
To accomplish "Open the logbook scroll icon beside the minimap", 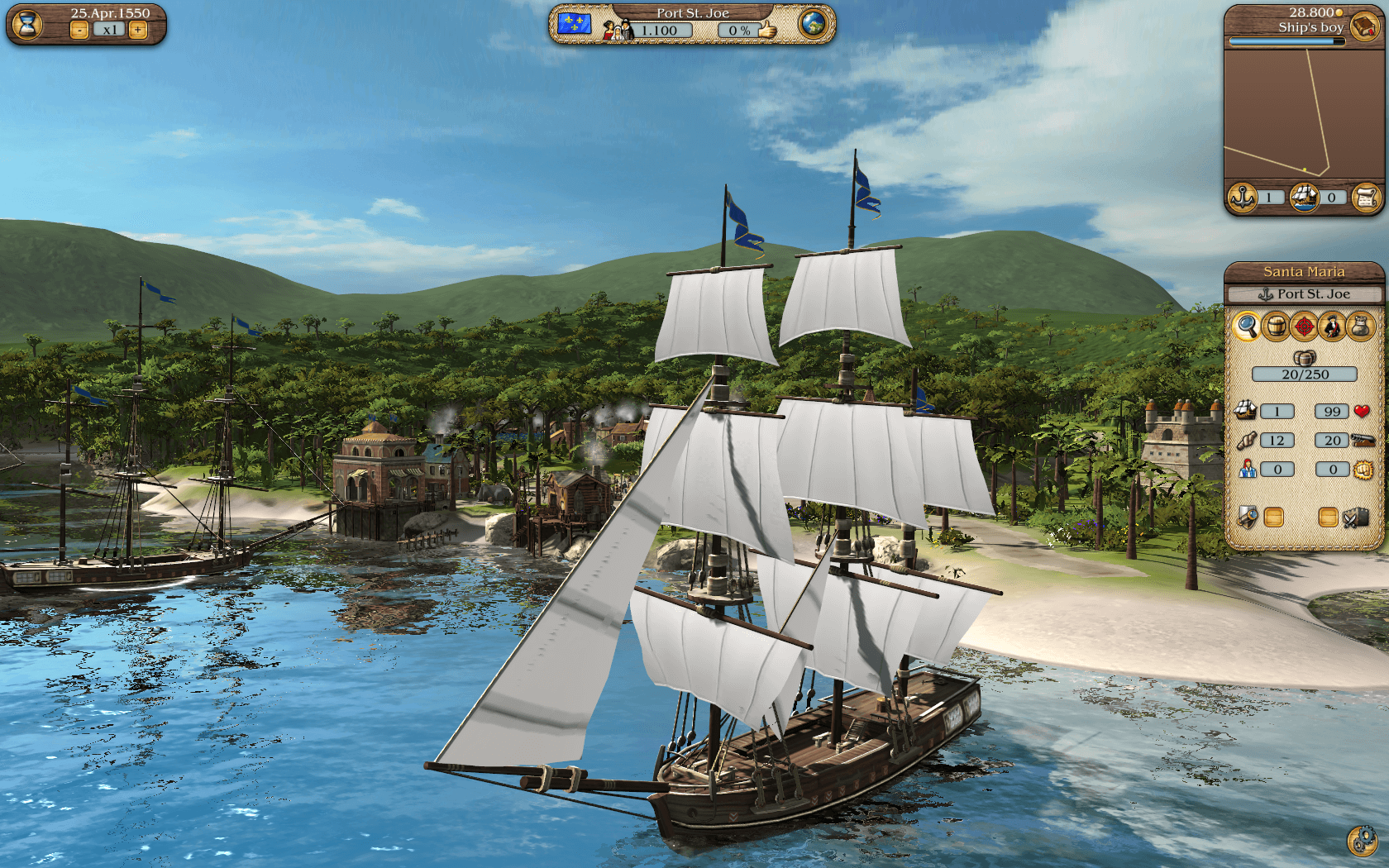I will click(x=1368, y=198).
